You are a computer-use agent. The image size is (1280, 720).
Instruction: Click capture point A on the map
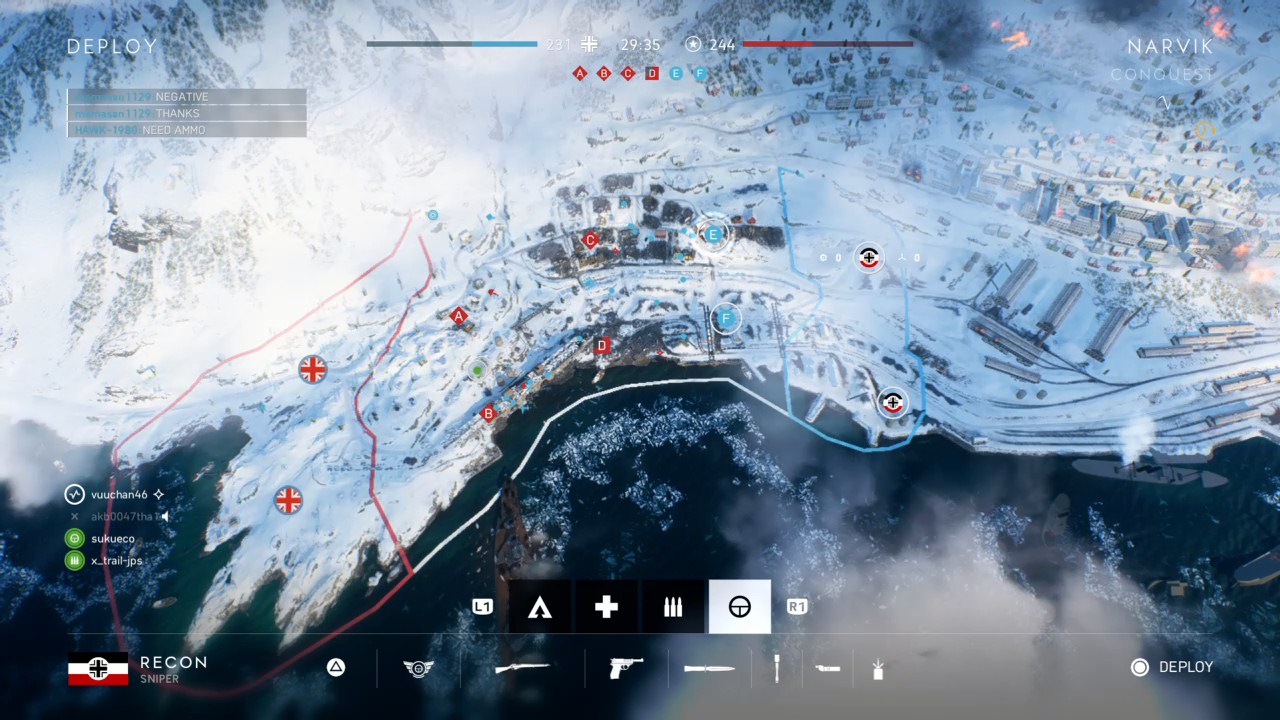point(459,316)
